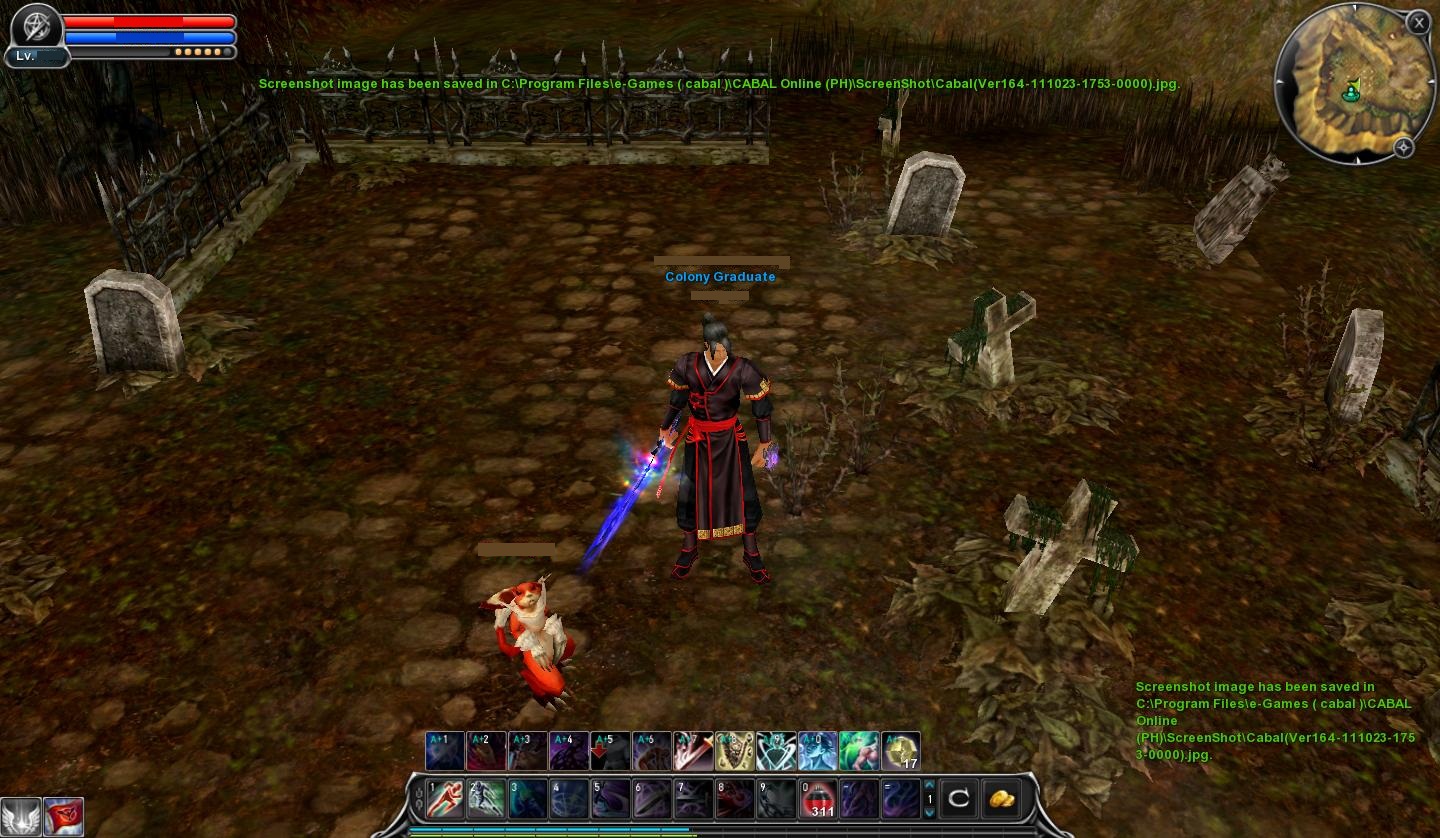Use the green aura figure skill icon
1440x838 pixels.
pos(859,751)
